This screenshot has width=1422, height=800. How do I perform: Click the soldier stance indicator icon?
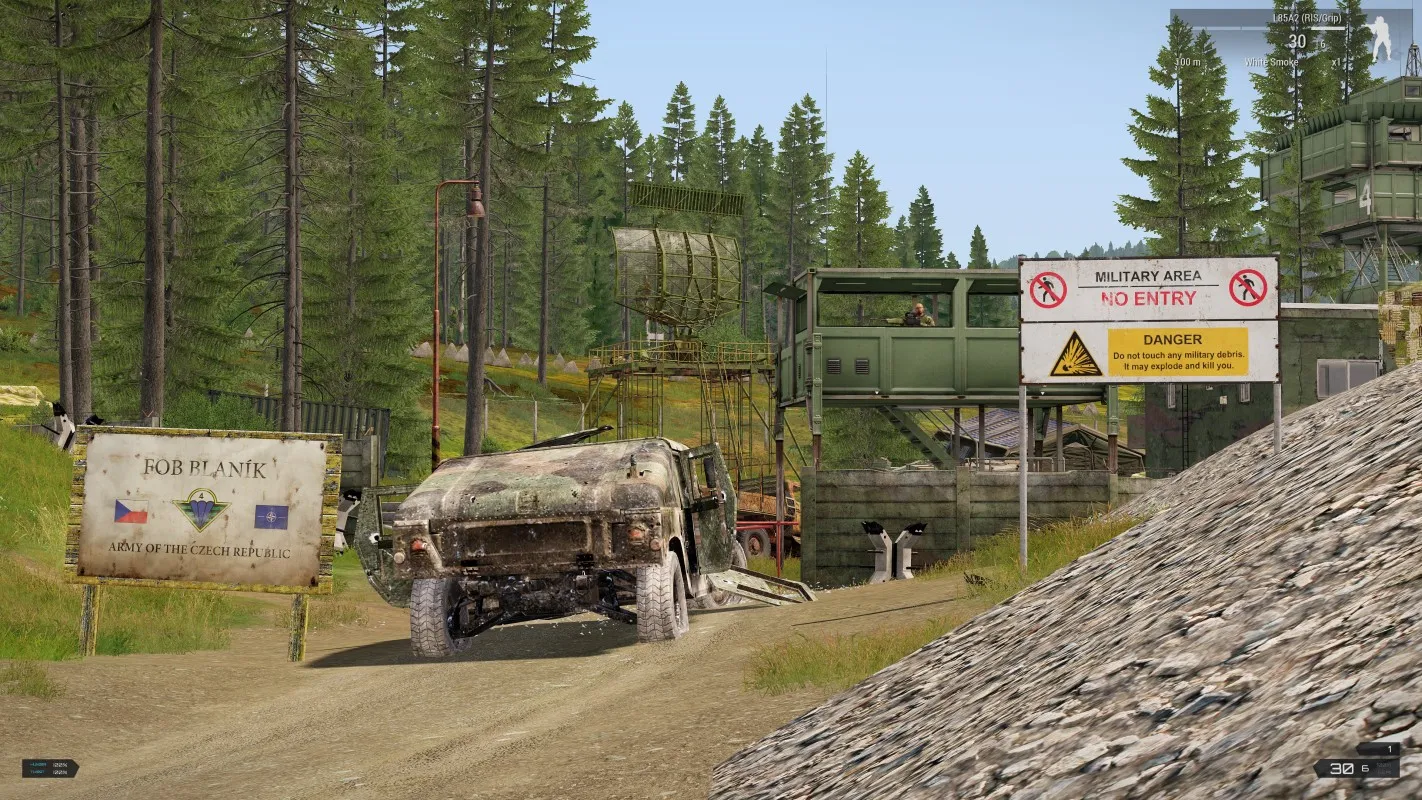(x=1381, y=39)
